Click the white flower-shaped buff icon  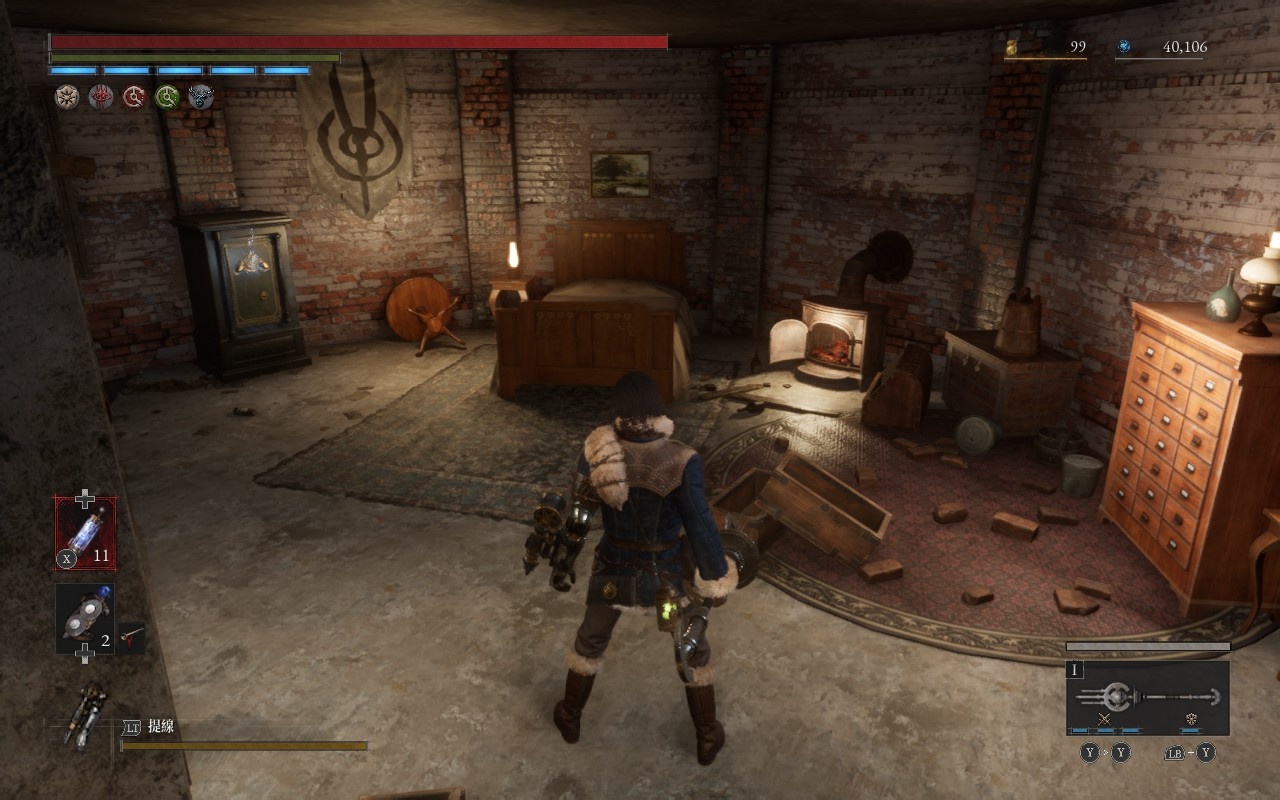67,96
